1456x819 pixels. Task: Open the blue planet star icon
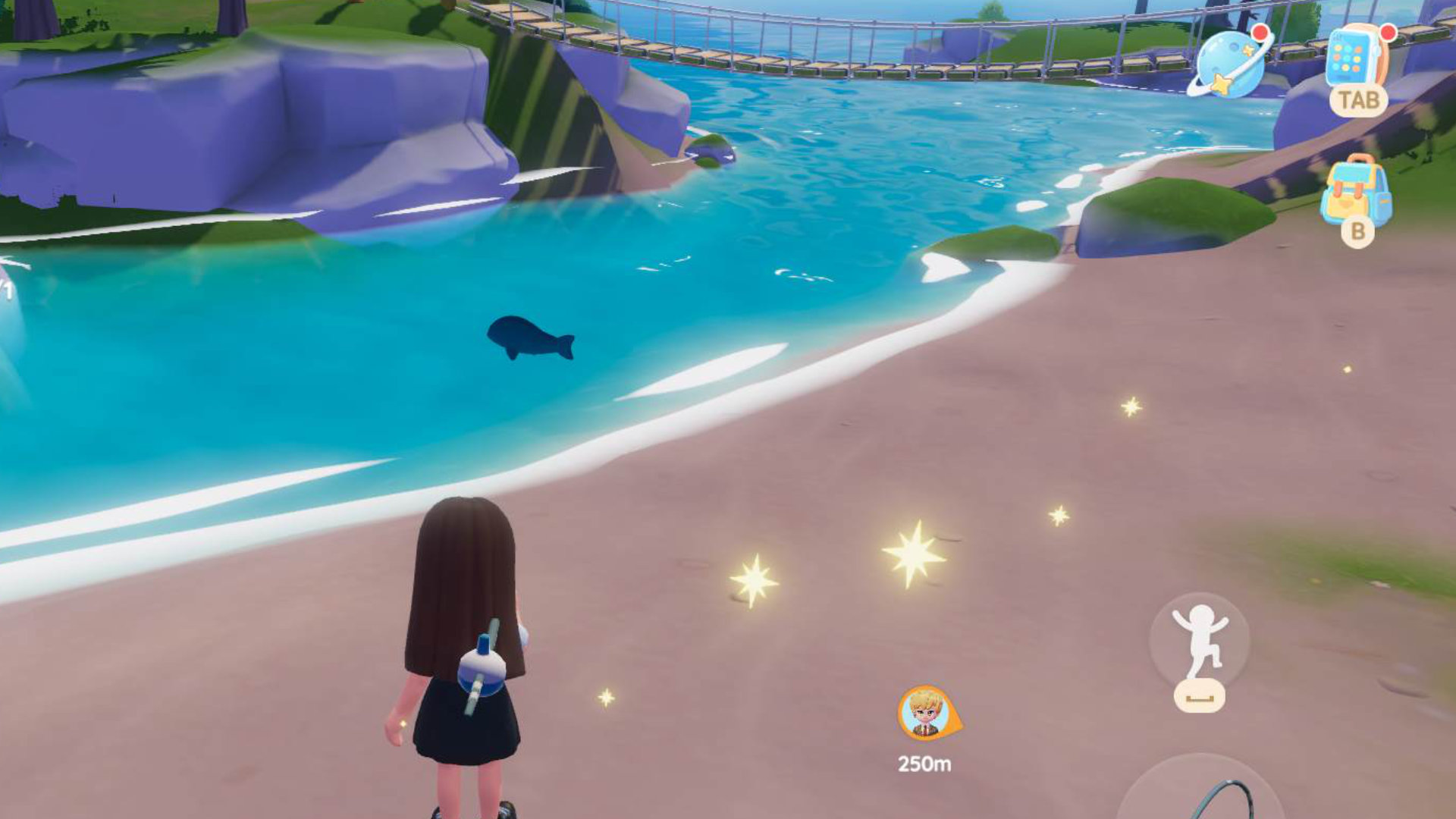[1229, 64]
